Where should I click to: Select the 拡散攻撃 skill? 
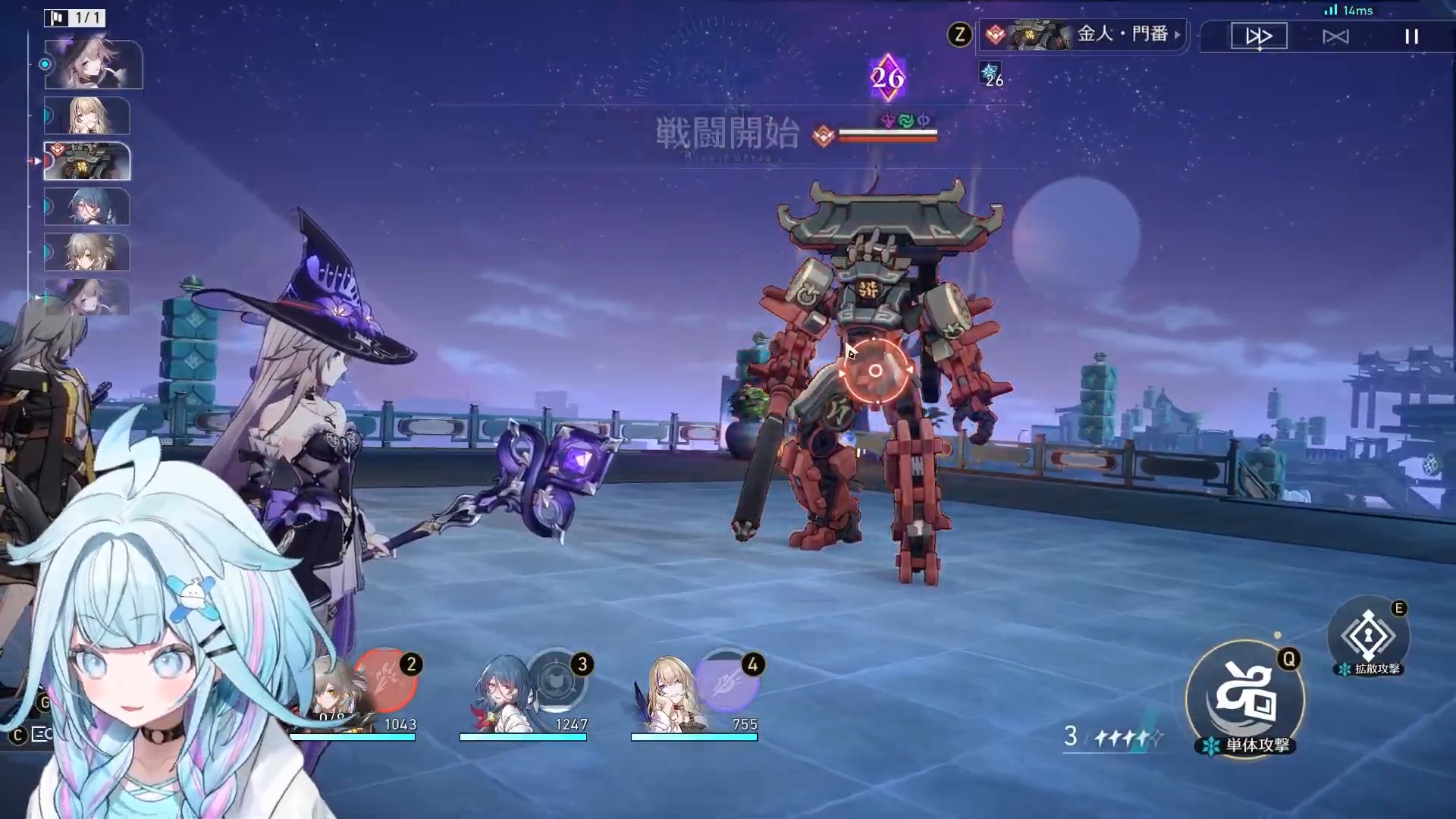tap(1369, 636)
